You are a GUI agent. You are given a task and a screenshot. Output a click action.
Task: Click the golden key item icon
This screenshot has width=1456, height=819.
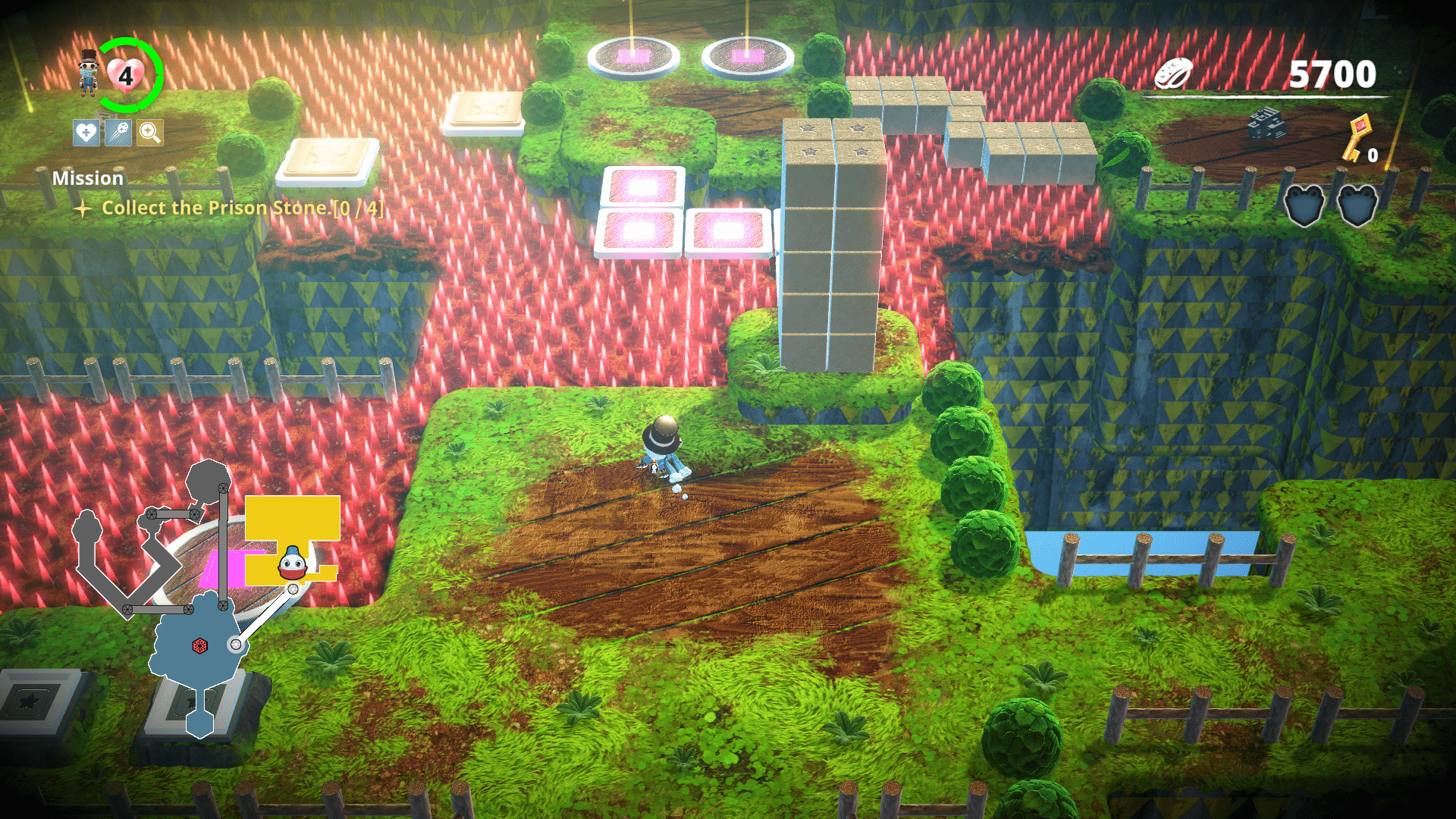[1356, 137]
